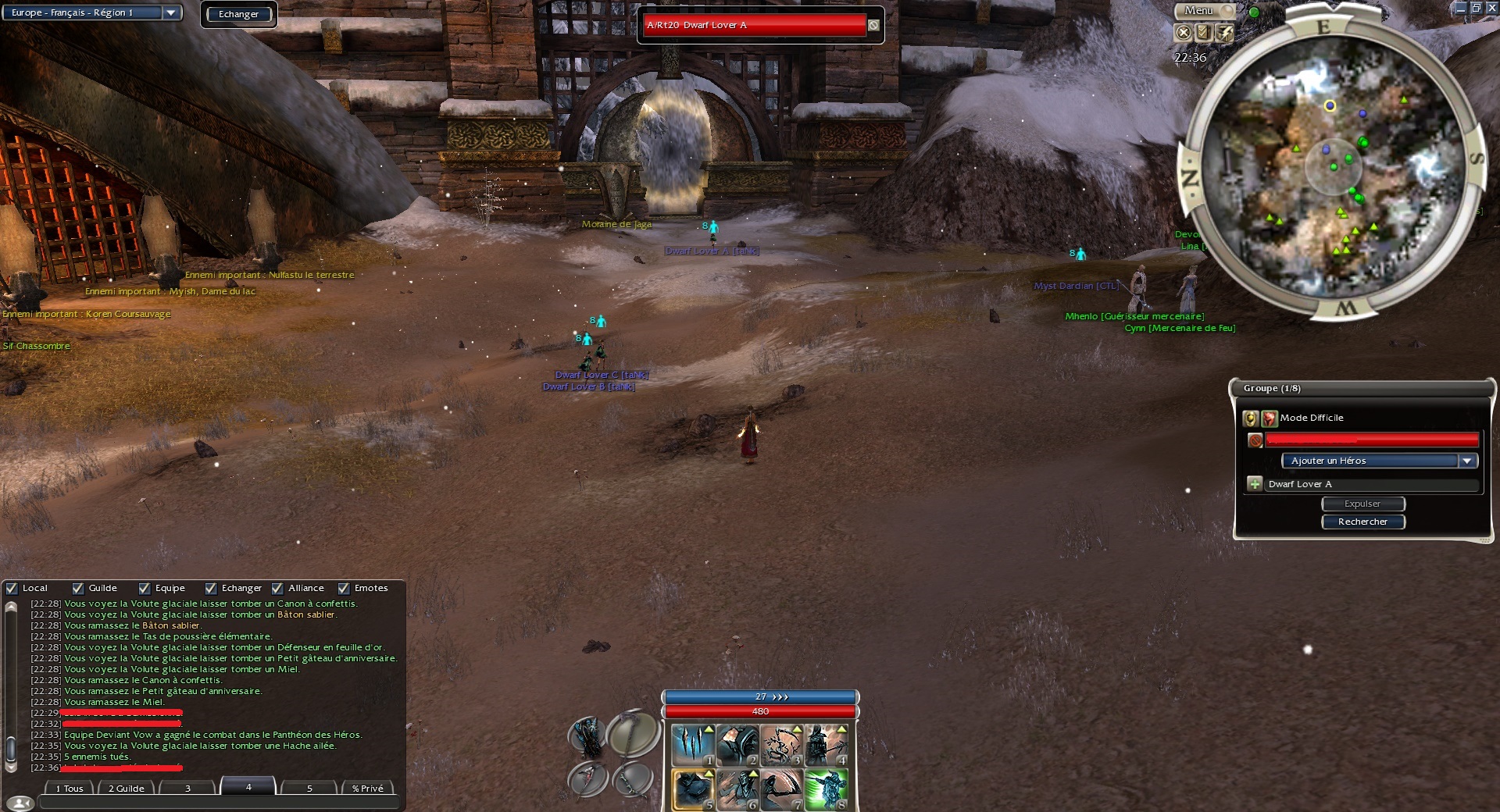This screenshot has height=812, width=1500.
Task: Accept Dwarf Lover A with green plus
Action: tap(1255, 484)
